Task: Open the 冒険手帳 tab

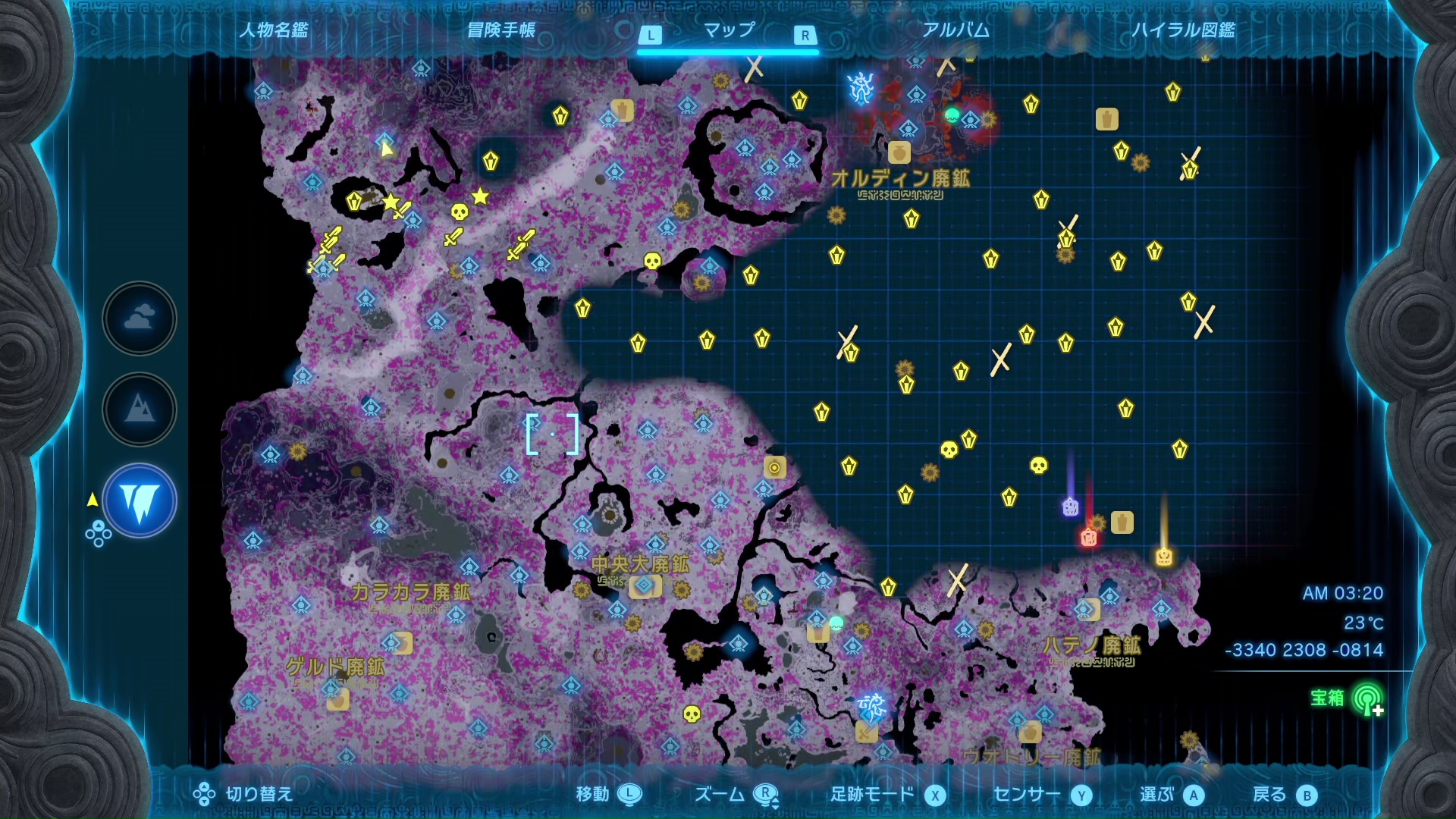Action: point(501,30)
